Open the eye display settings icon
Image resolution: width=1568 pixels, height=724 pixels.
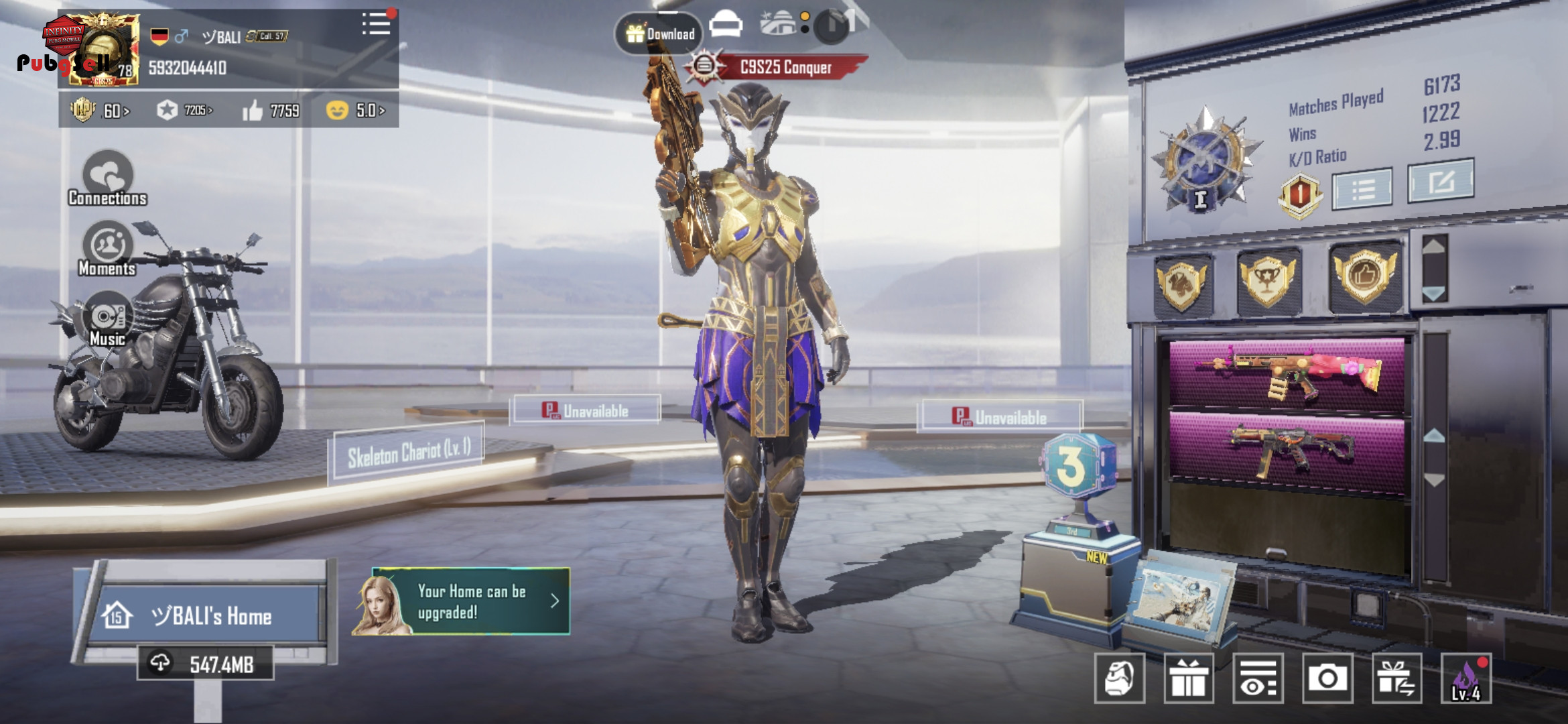pyautogui.click(x=1258, y=678)
